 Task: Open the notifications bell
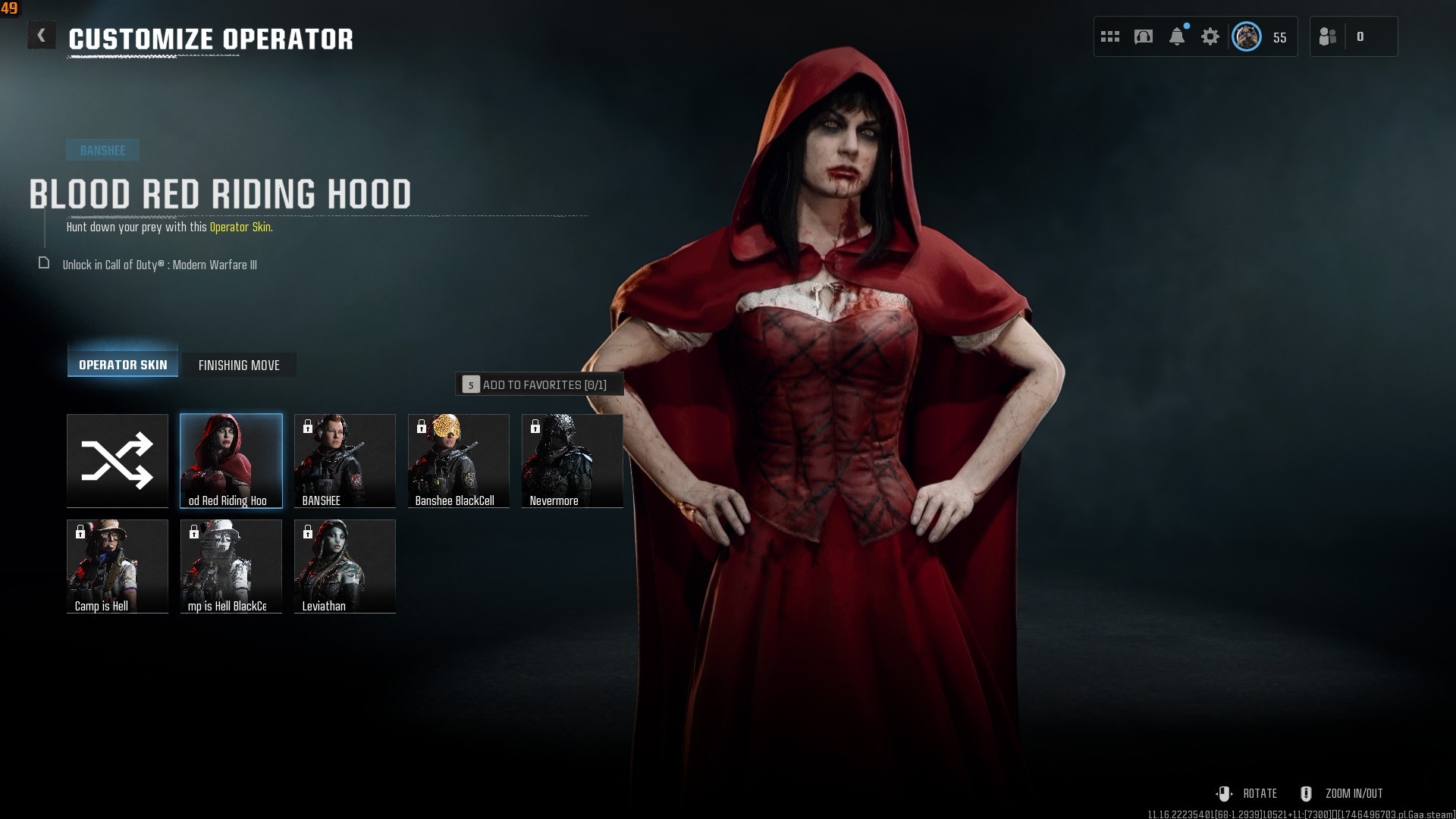pyautogui.click(x=1177, y=36)
